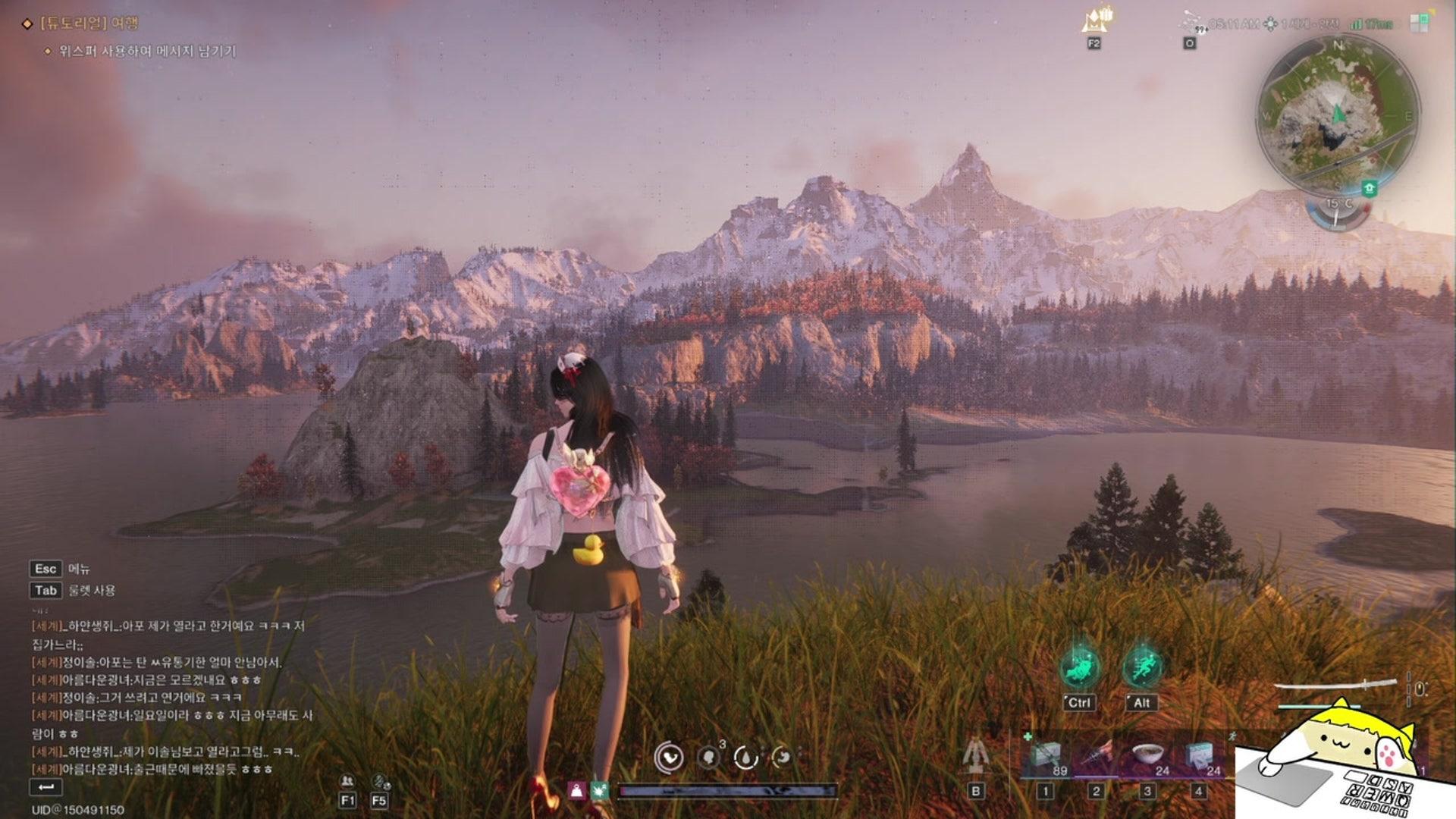
Task: Activate the green sprint skill icon
Action: pos(1142,668)
